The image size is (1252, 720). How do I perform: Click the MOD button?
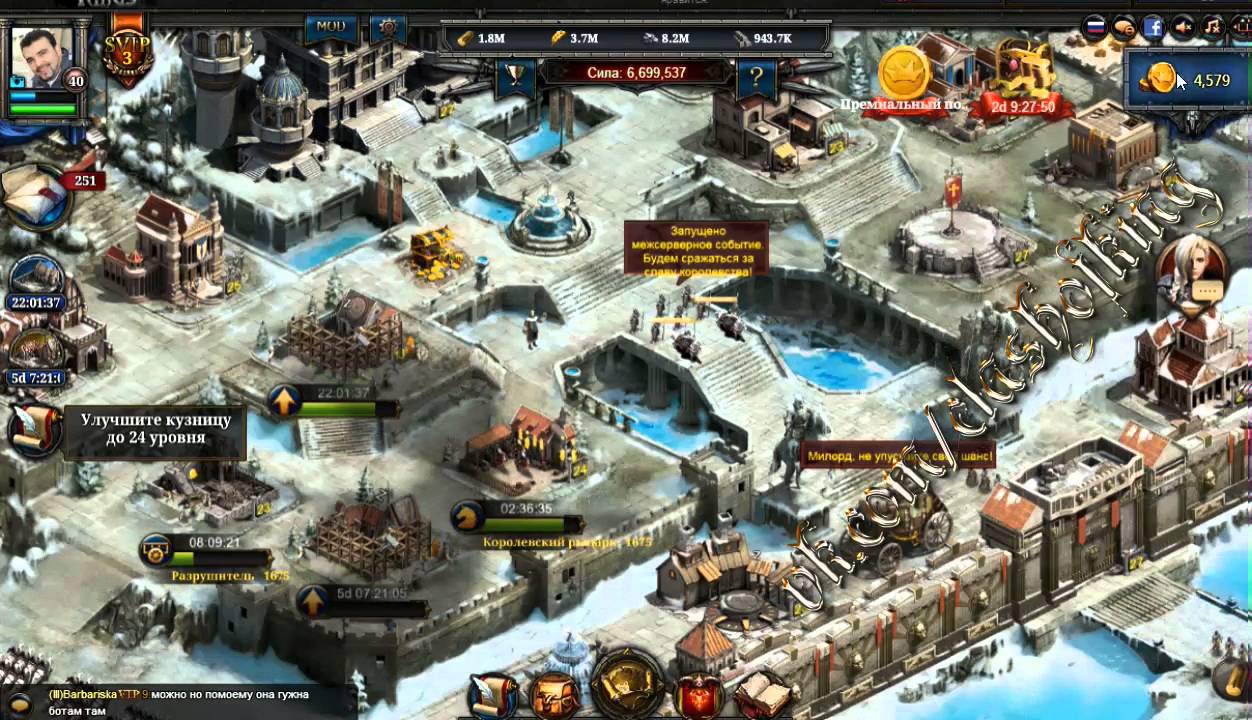(330, 27)
